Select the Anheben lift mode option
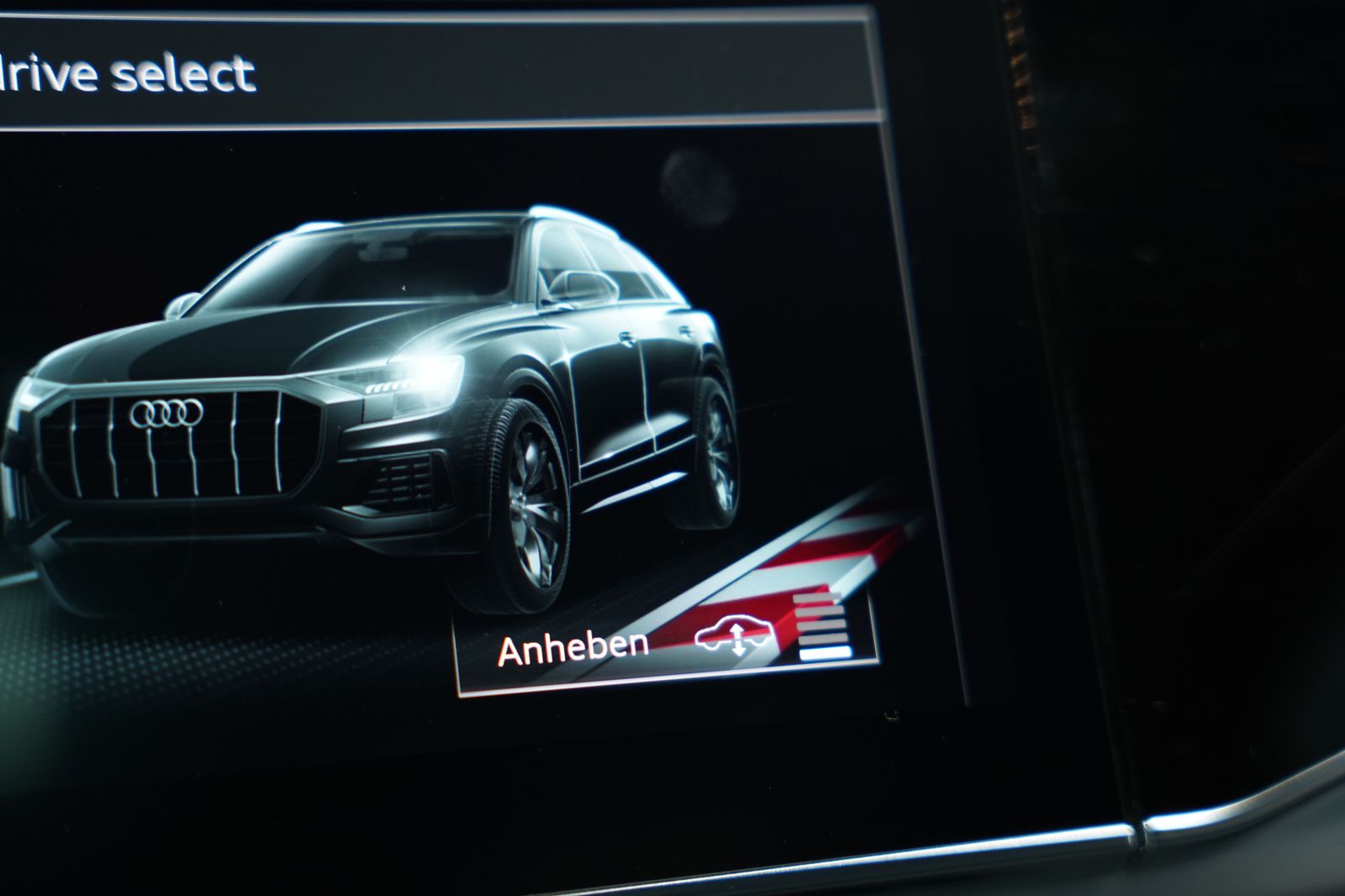1345x896 pixels. (x=576, y=647)
